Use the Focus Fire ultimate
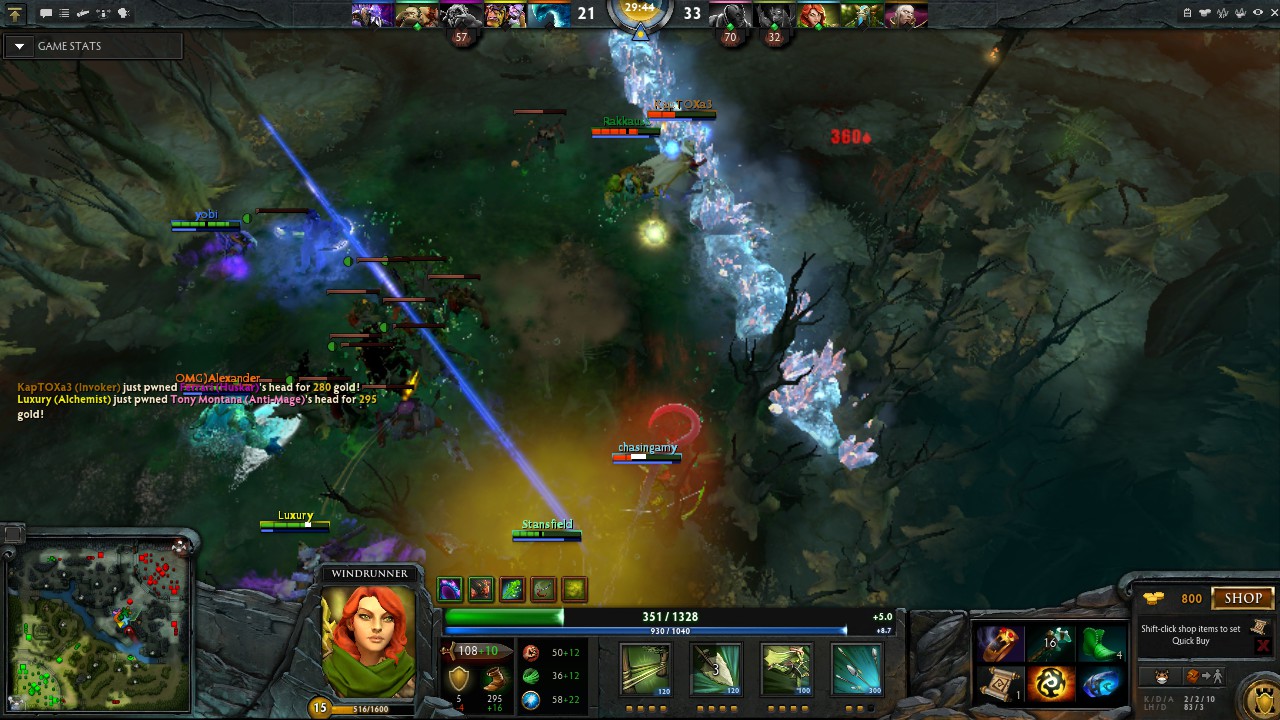1280x720 pixels. click(x=856, y=669)
